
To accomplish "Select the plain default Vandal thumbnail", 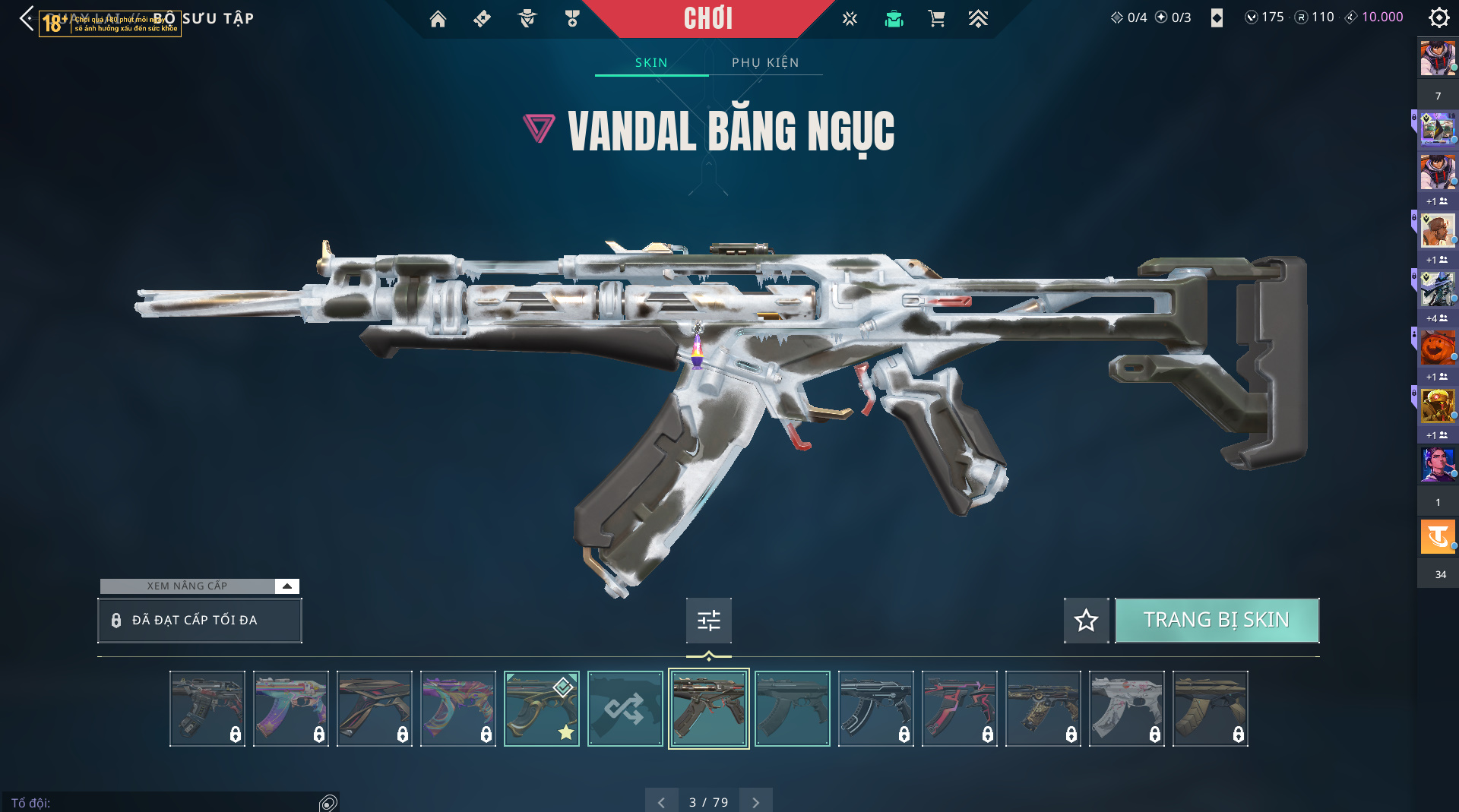I will click(792, 709).
